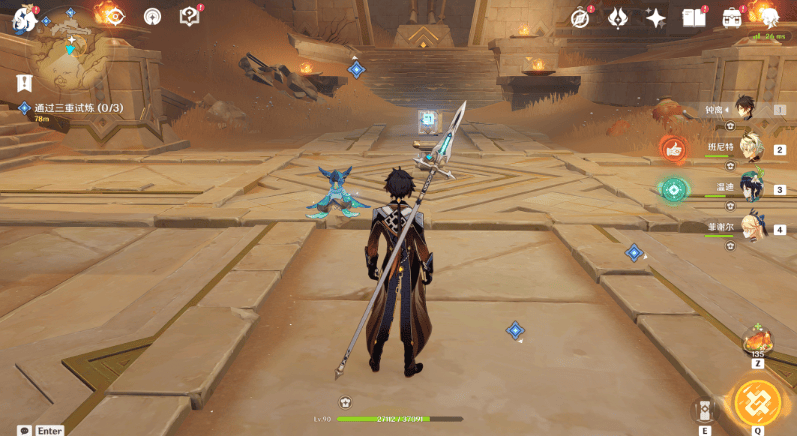Open the battle pass winged emblem icon
The height and width of the screenshot is (436, 797).
point(618,17)
